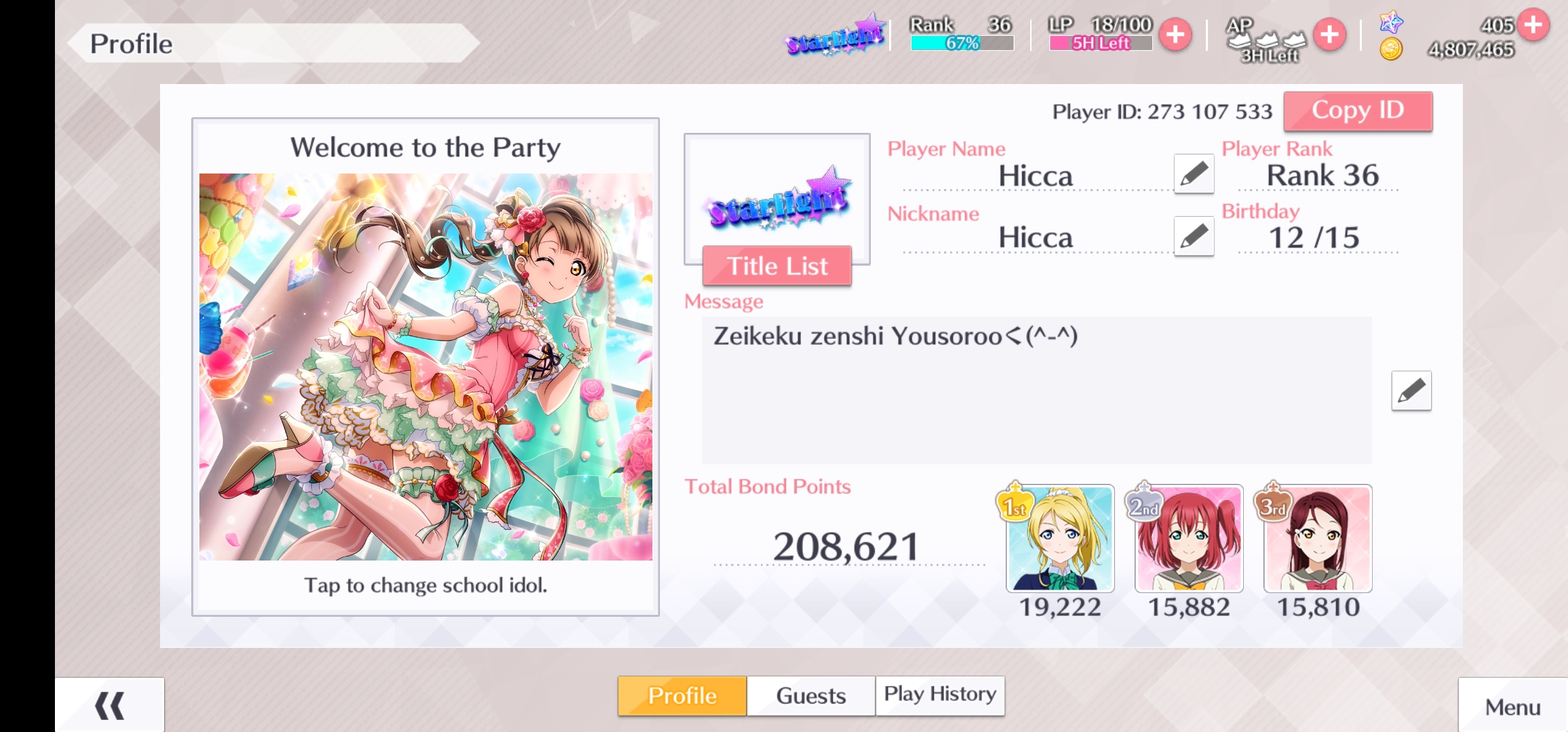Select the 2nd place bond idol portrait
The width and height of the screenshot is (1568, 732).
[1189, 538]
